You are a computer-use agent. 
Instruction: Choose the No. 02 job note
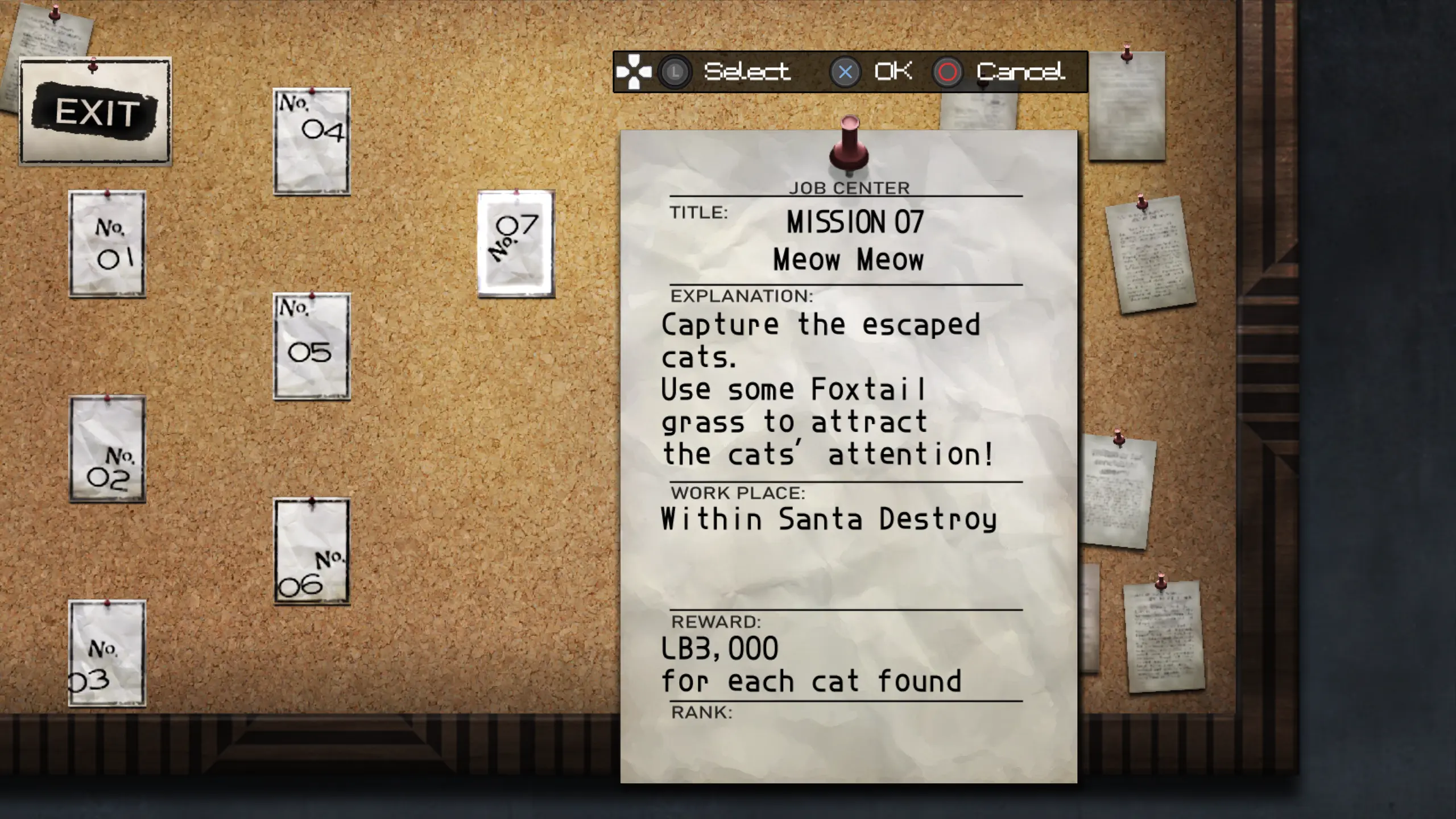(x=107, y=449)
